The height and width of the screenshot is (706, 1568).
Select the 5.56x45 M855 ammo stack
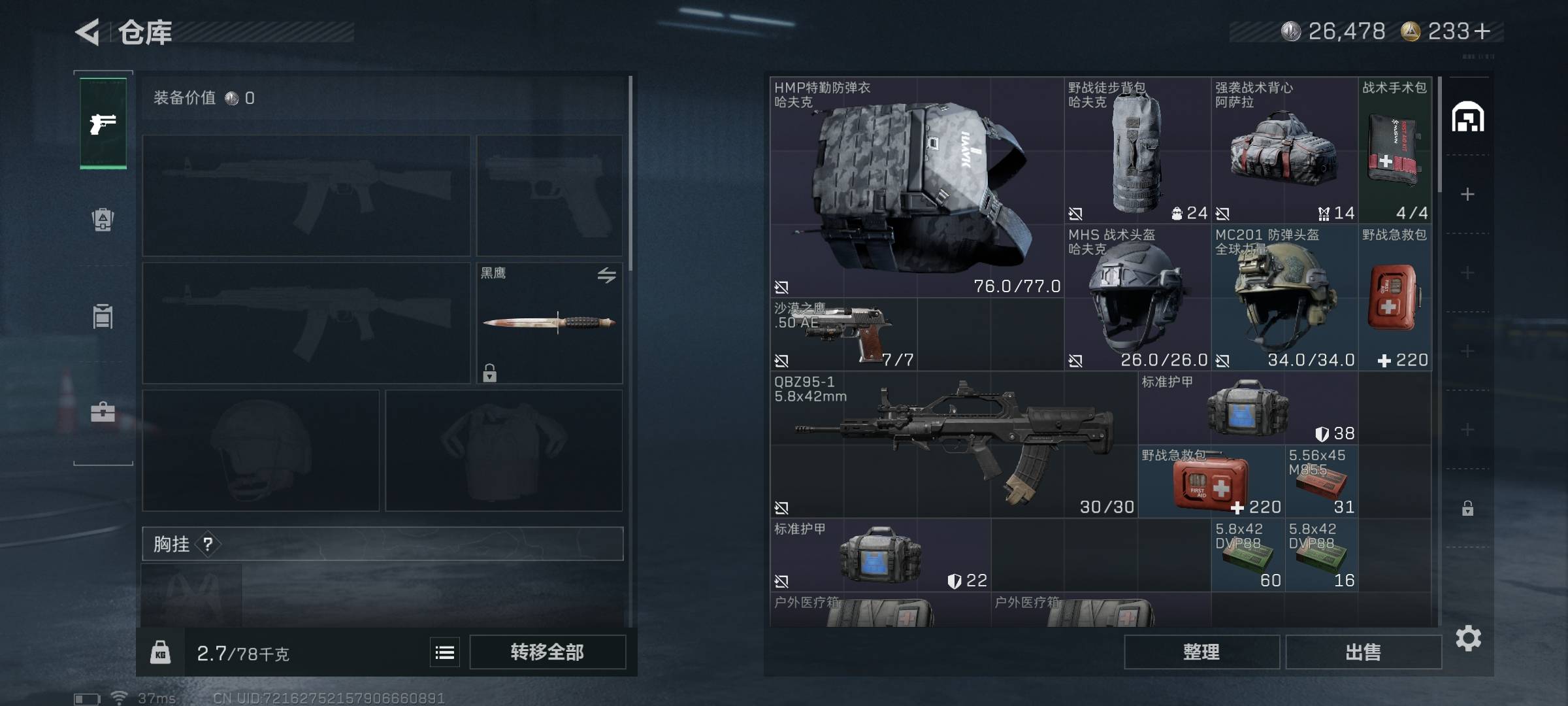[x=1321, y=482]
